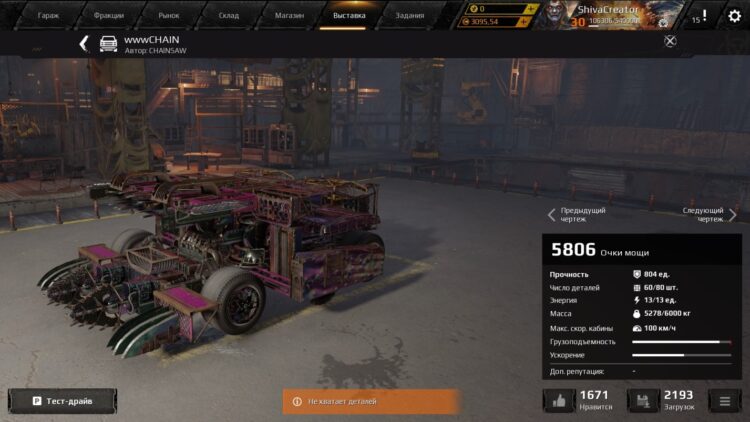Click the orange "Не хватает деталей" button
750x422 pixels.
(371, 401)
